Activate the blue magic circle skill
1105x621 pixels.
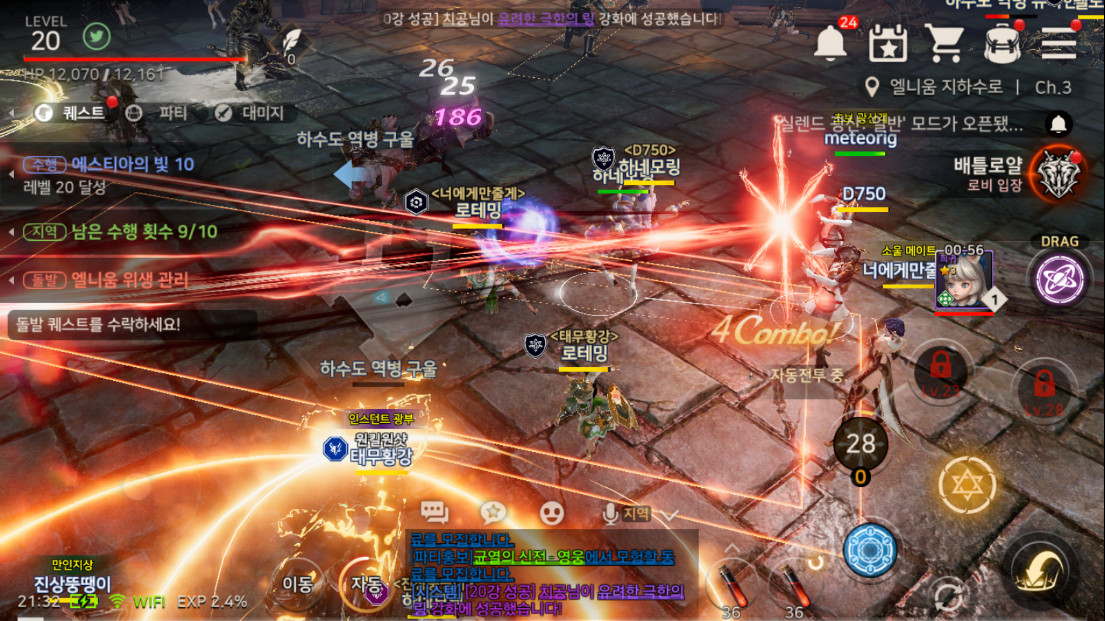(x=869, y=549)
